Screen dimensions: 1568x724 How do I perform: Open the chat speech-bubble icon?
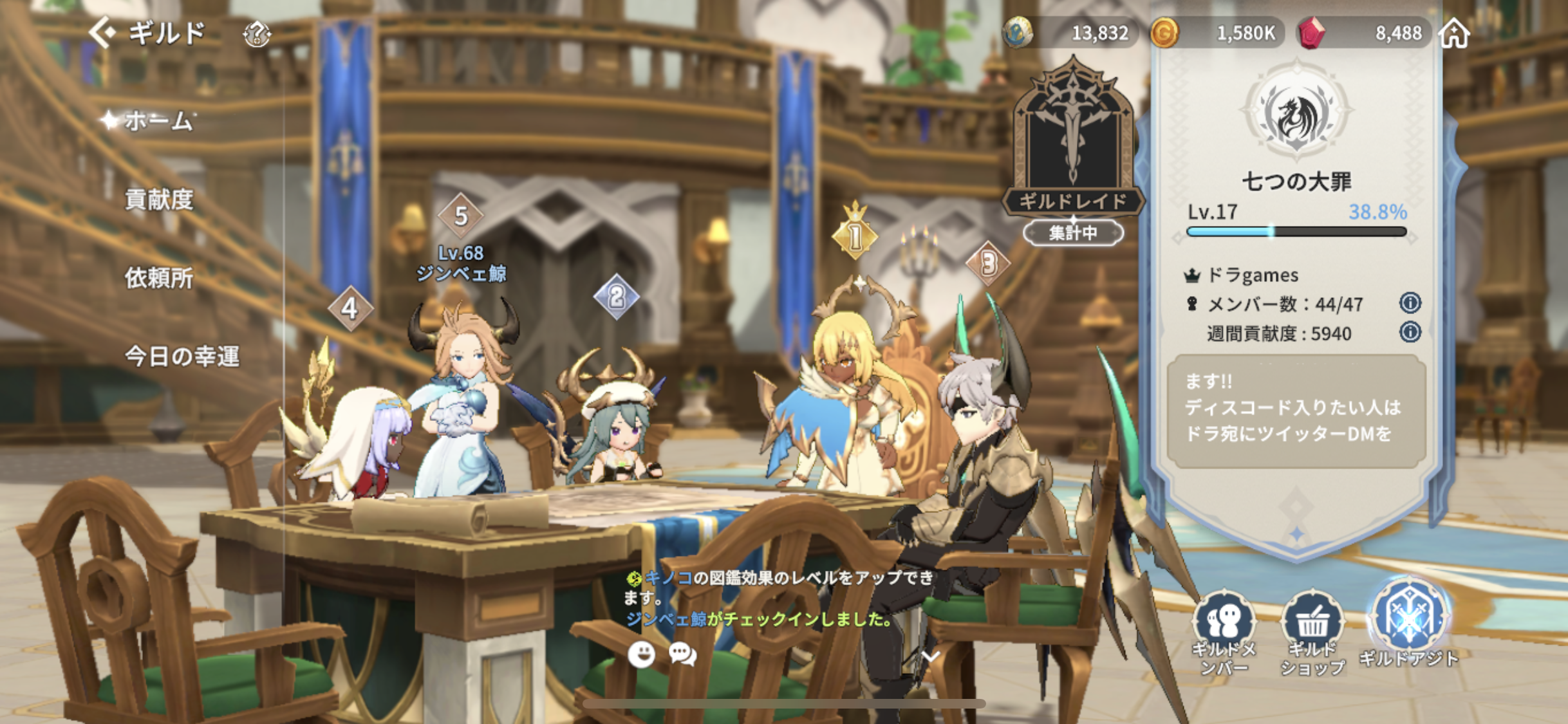point(682,654)
